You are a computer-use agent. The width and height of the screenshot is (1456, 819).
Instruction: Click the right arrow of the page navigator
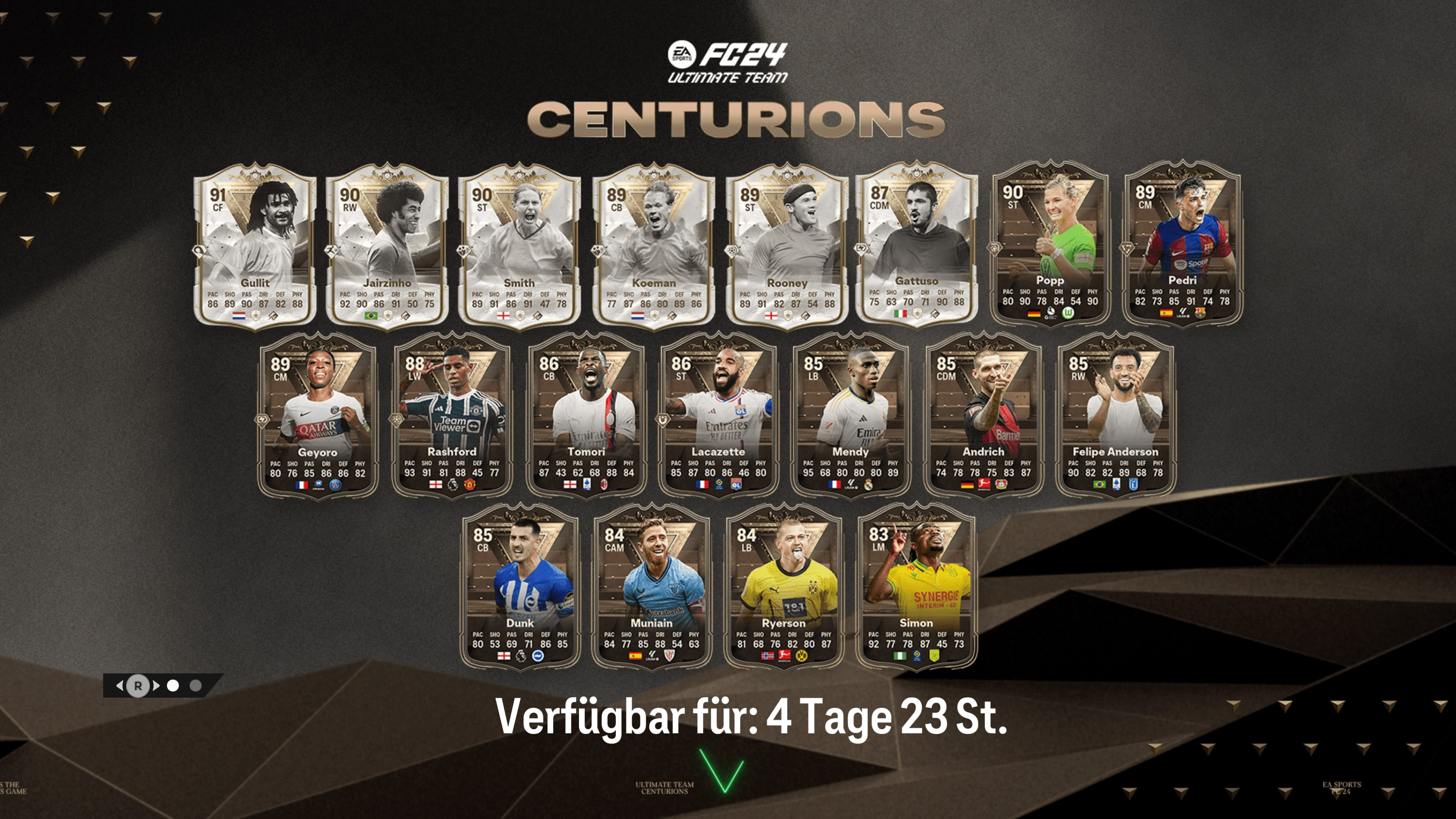tap(156, 685)
